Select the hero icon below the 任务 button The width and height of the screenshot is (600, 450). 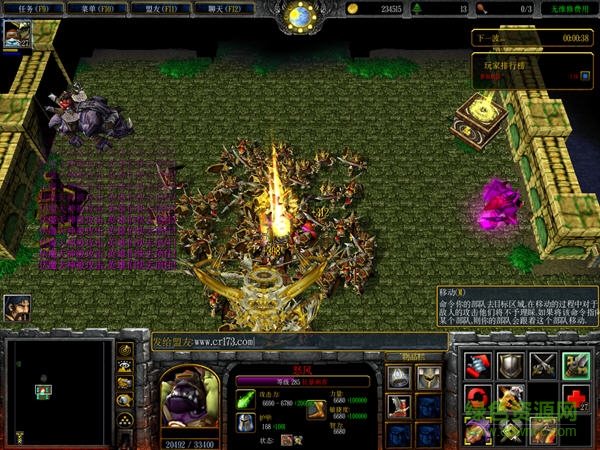click(17, 36)
